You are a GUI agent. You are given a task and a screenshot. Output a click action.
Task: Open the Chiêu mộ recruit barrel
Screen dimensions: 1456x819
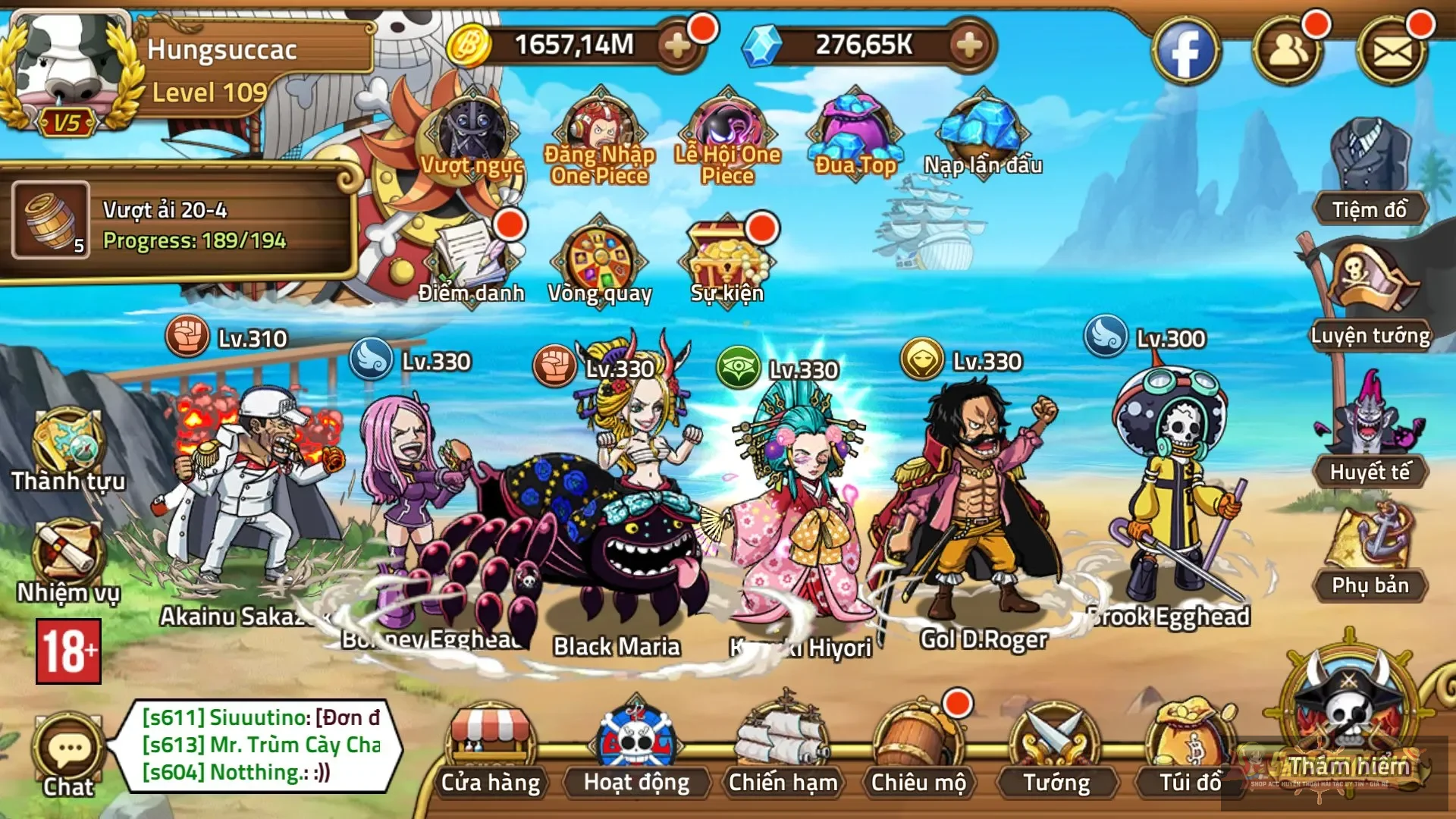point(918,751)
